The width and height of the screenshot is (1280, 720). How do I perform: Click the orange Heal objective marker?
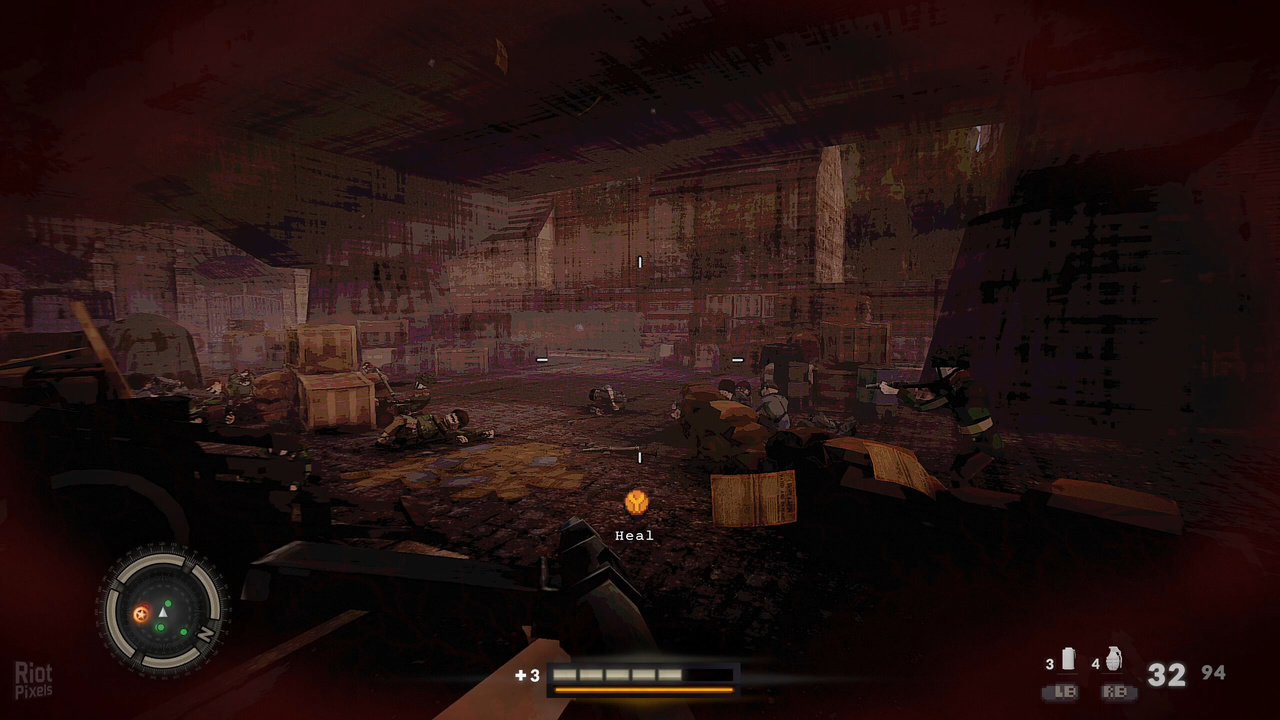[635, 502]
